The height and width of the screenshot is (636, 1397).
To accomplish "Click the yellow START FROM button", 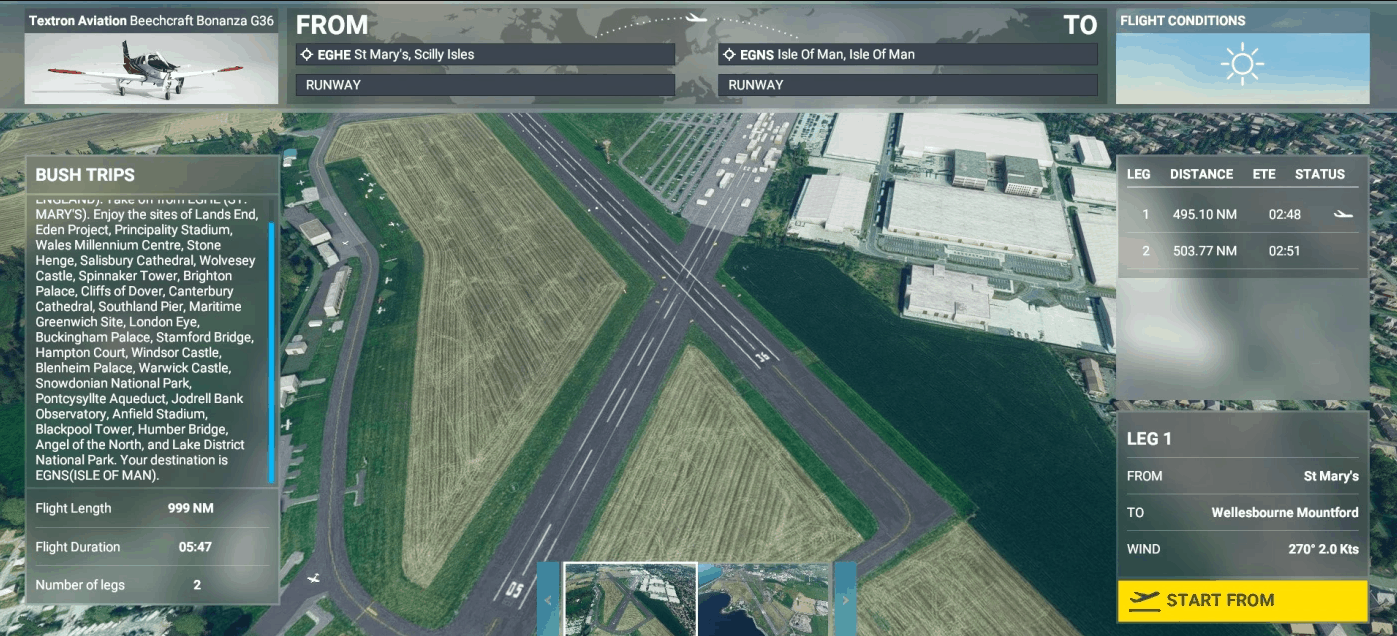I will 1242,600.
